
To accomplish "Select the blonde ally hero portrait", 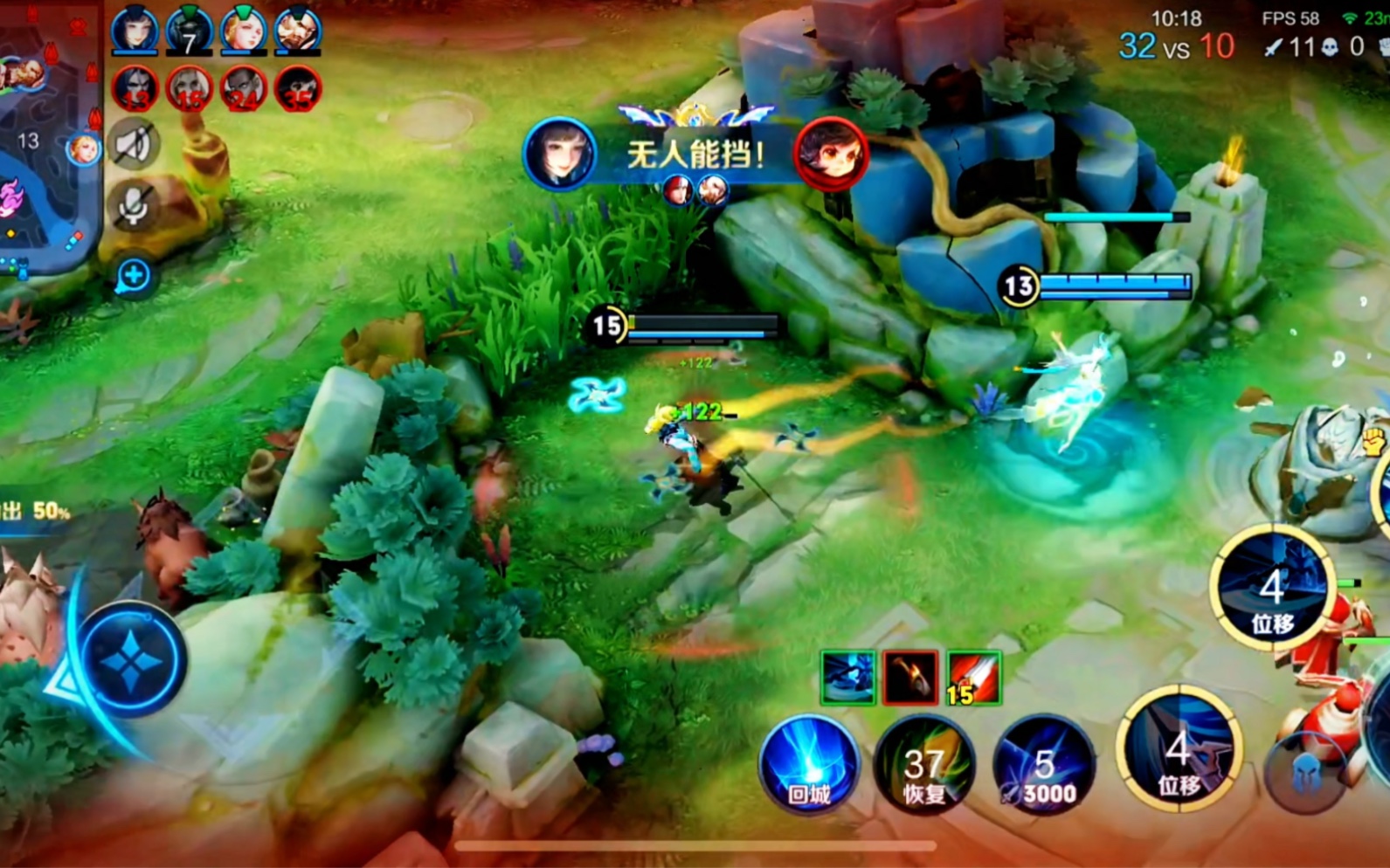I will click(243, 30).
